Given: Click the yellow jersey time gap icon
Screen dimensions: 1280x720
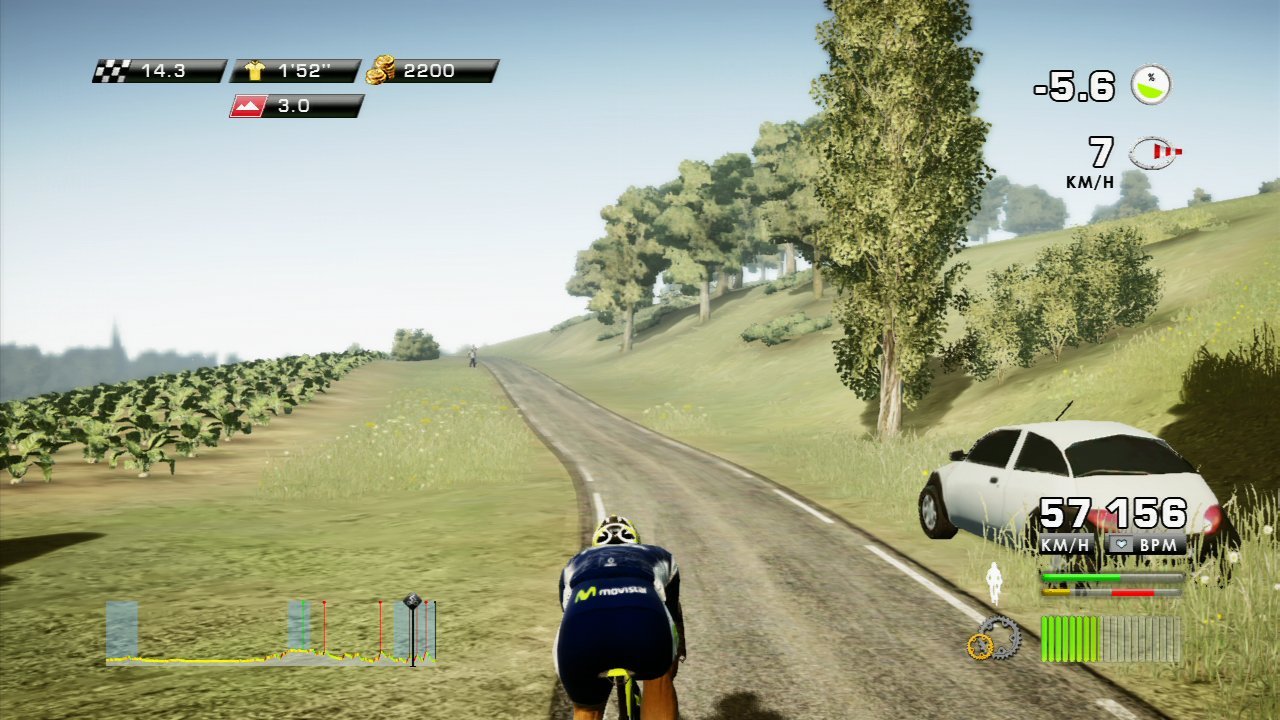Looking at the screenshot, I should point(254,71).
